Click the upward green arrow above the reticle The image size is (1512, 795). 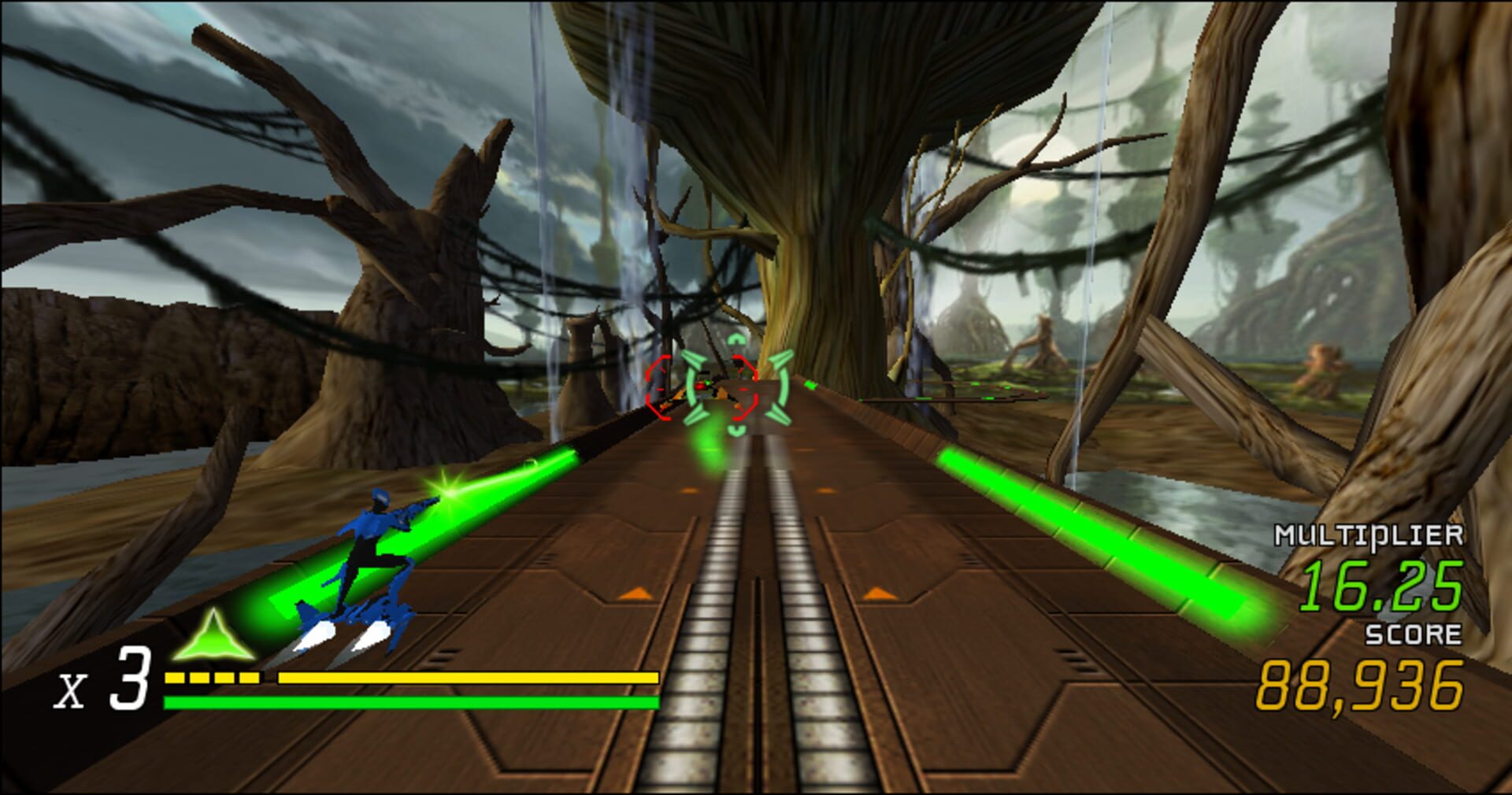(x=736, y=338)
